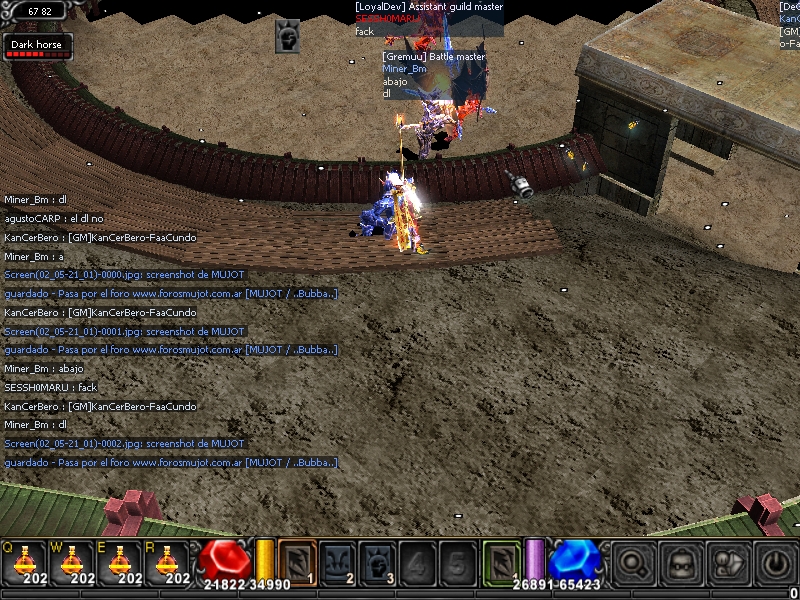Select skill slot 2 on the hotbar
This screenshot has width=800, height=600.
pyautogui.click(x=337, y=561)
